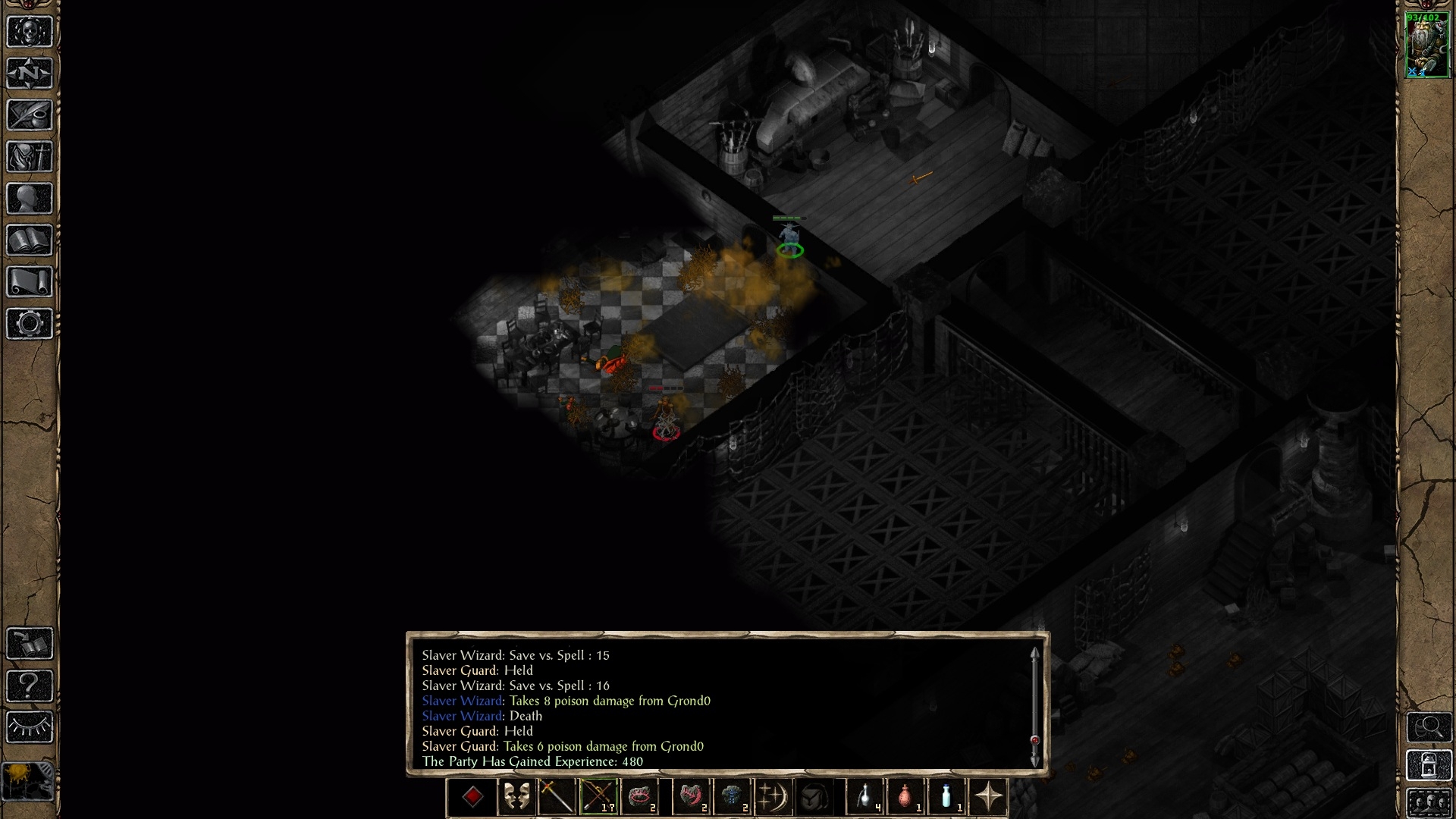Click the magnifying glass highlight button
1456x819 pixels.
tap(1429, 728)
